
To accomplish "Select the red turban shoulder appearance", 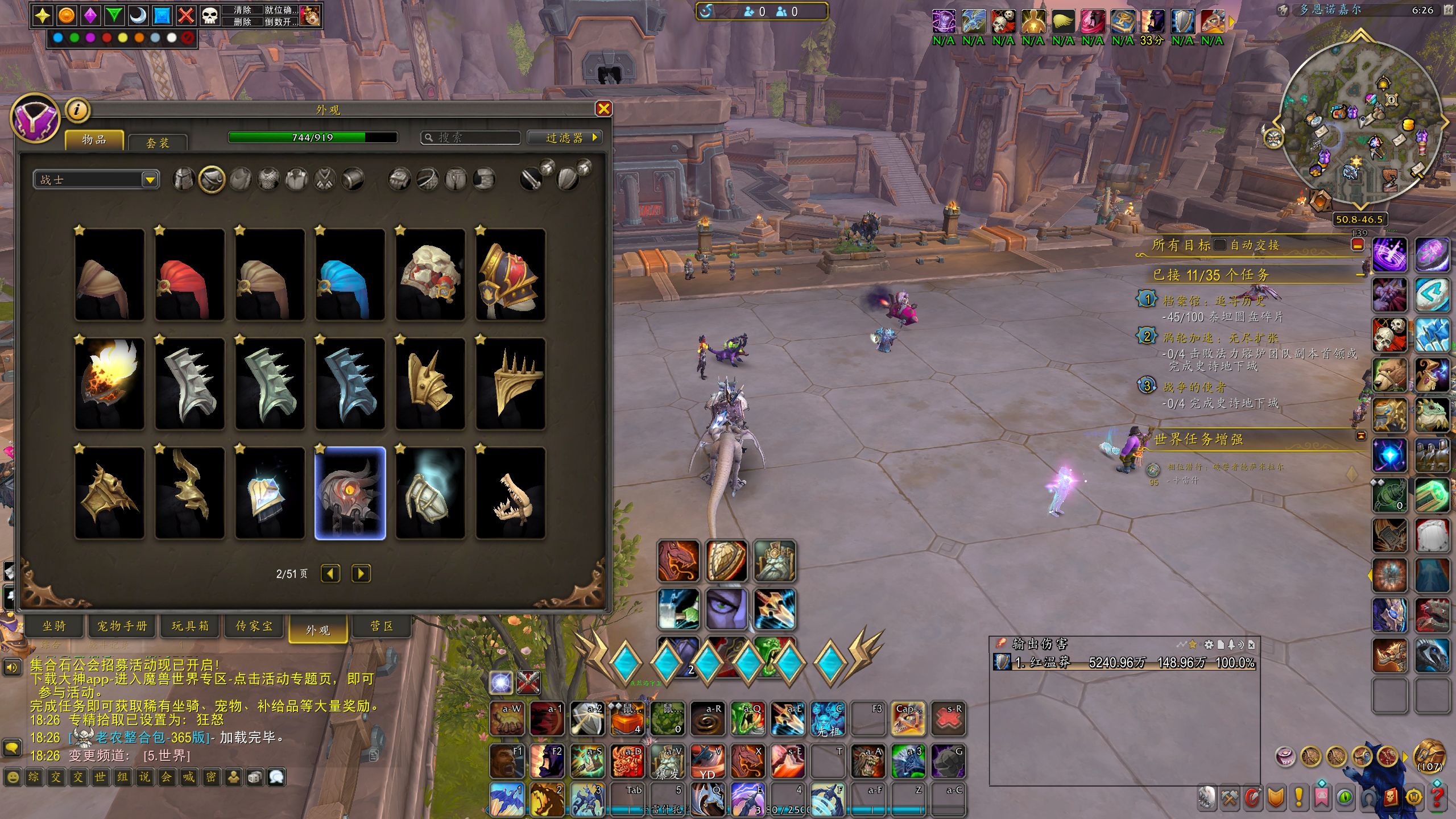I will coord(189,275).
